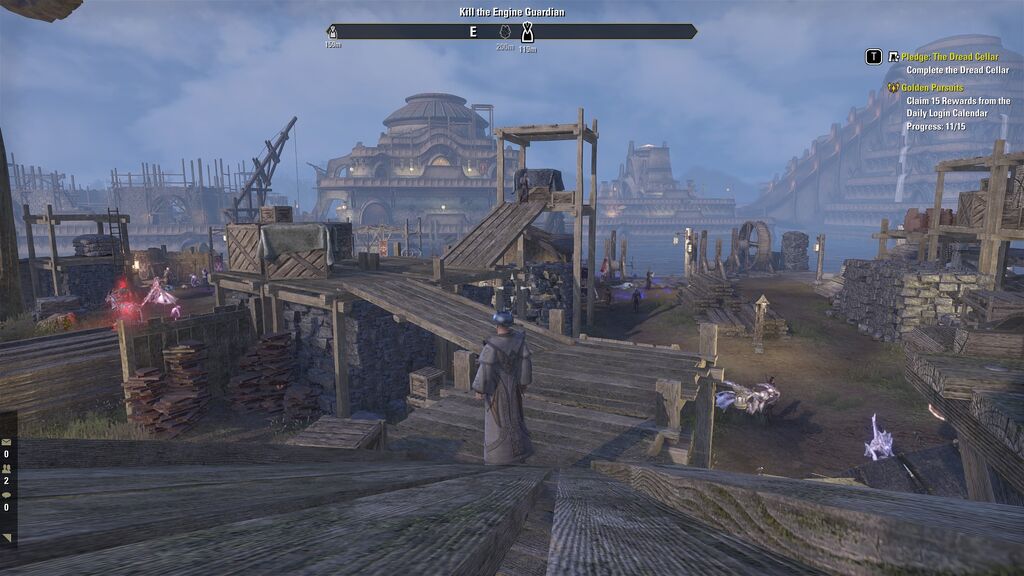Click the far-left quest pin on compass

(x=333, y=33)
